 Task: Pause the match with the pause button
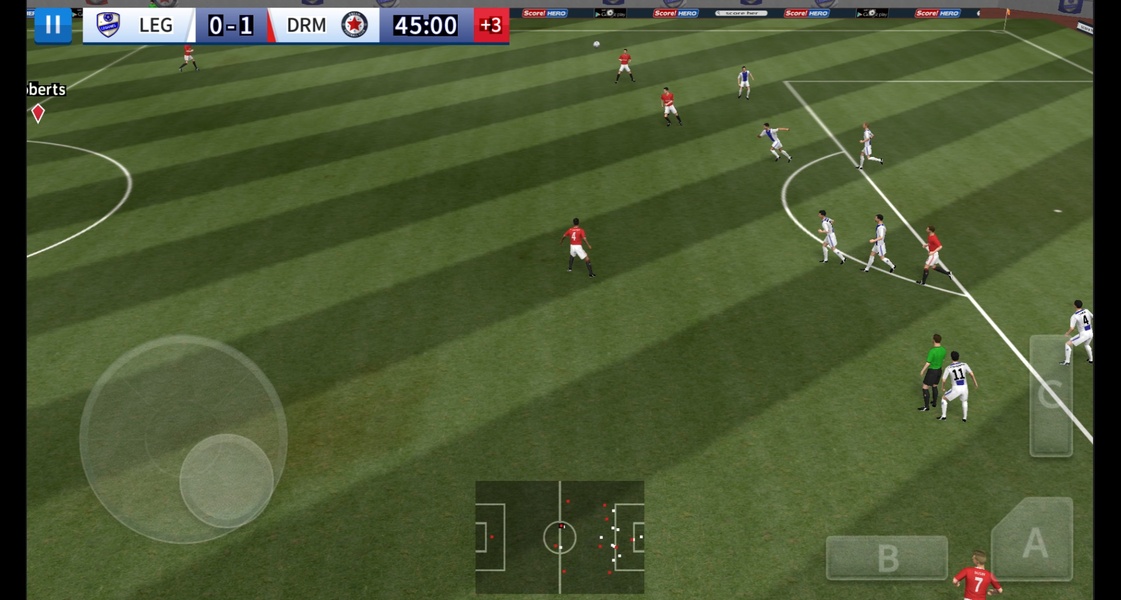(53, 25)
